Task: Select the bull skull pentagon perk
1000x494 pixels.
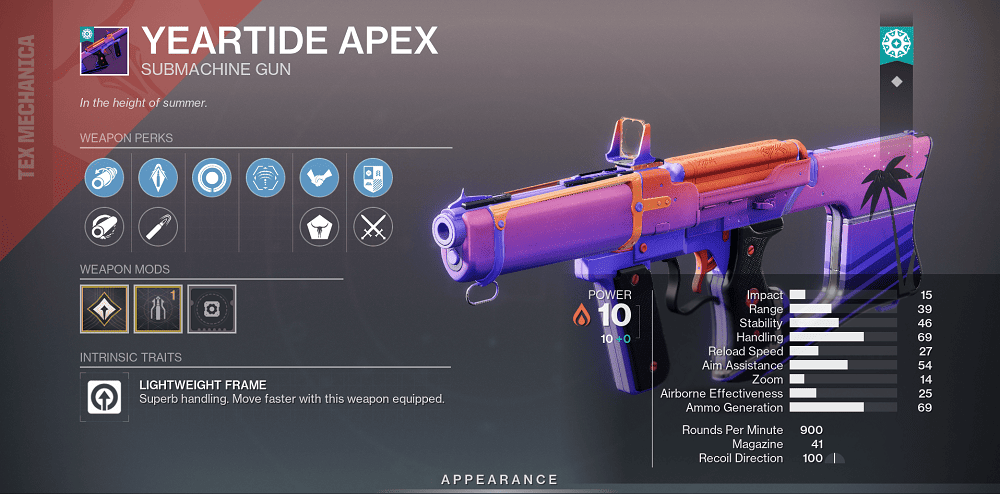Action: (x=319, y=227)
